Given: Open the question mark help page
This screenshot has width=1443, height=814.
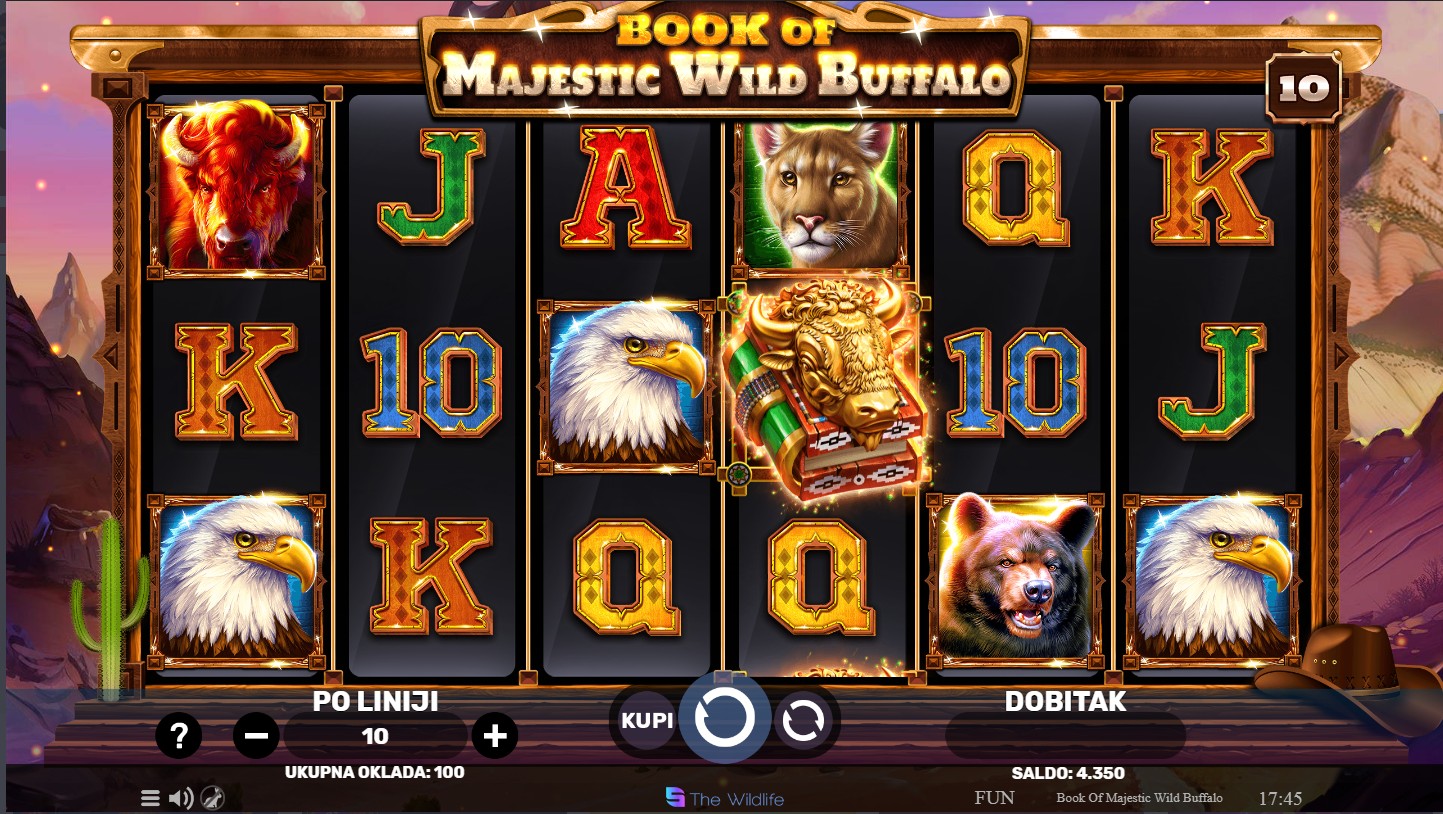Looking at the screenshot, I should [179, 737].
